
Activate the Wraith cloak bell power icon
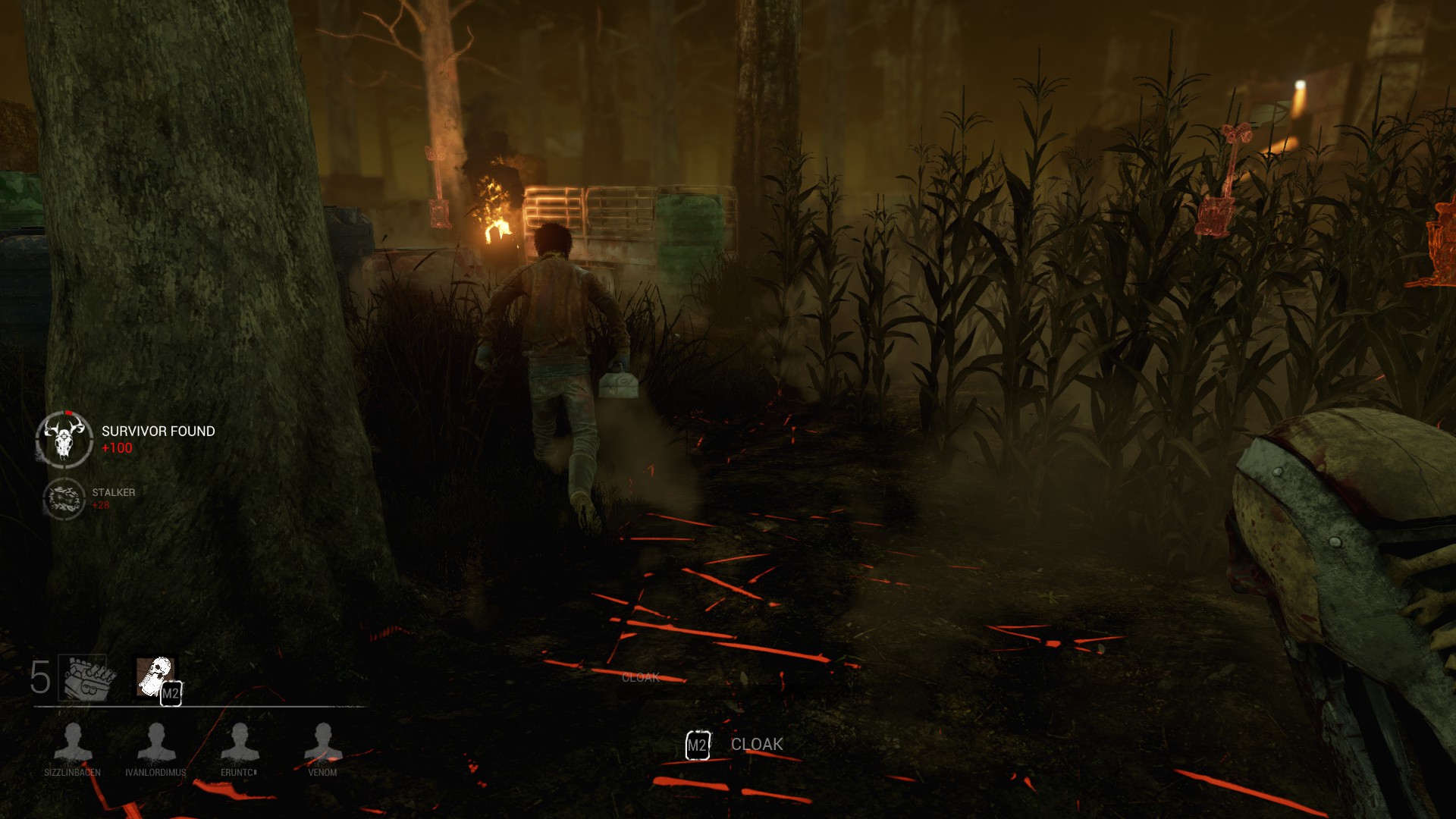(x=155, y=676)
